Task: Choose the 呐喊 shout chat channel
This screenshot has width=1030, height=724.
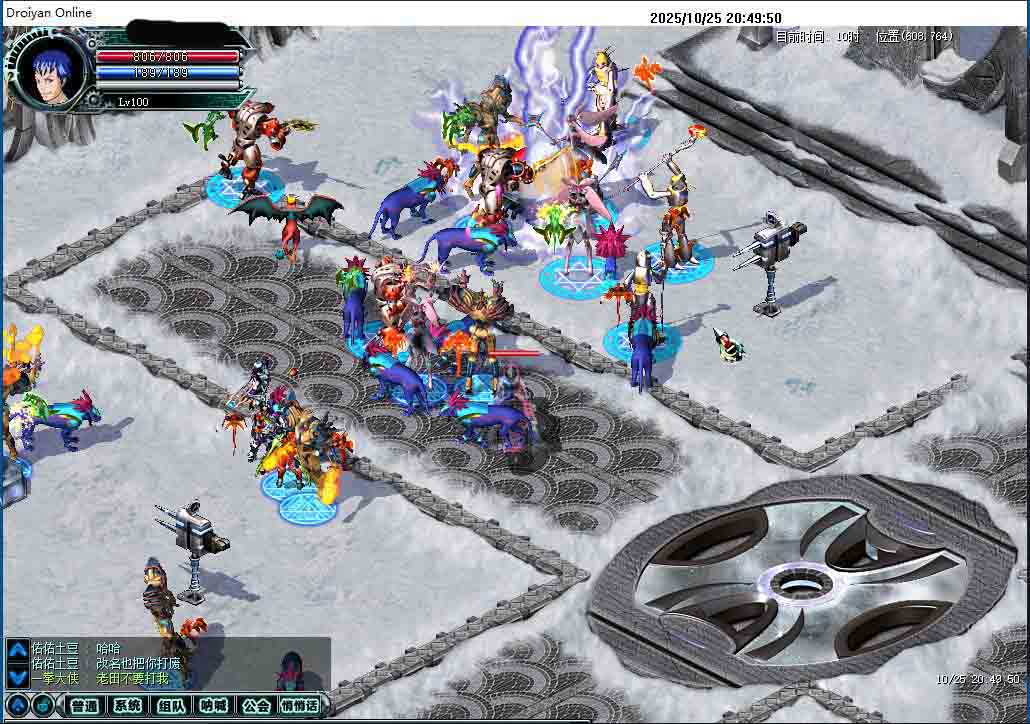Action: pyautogui.click(x=213, y=706)
